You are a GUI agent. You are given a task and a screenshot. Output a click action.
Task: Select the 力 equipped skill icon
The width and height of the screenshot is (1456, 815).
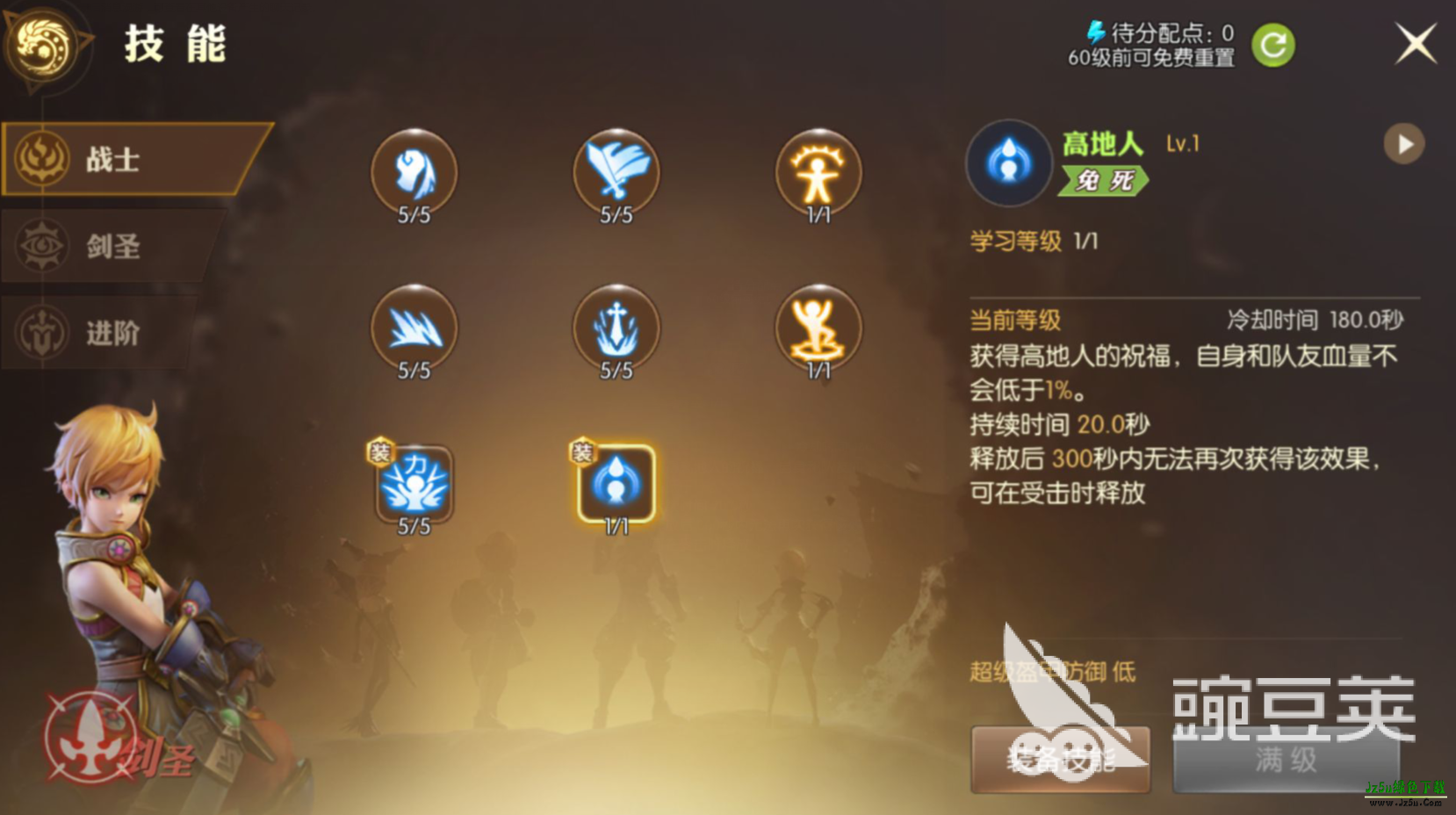(414, 483)
